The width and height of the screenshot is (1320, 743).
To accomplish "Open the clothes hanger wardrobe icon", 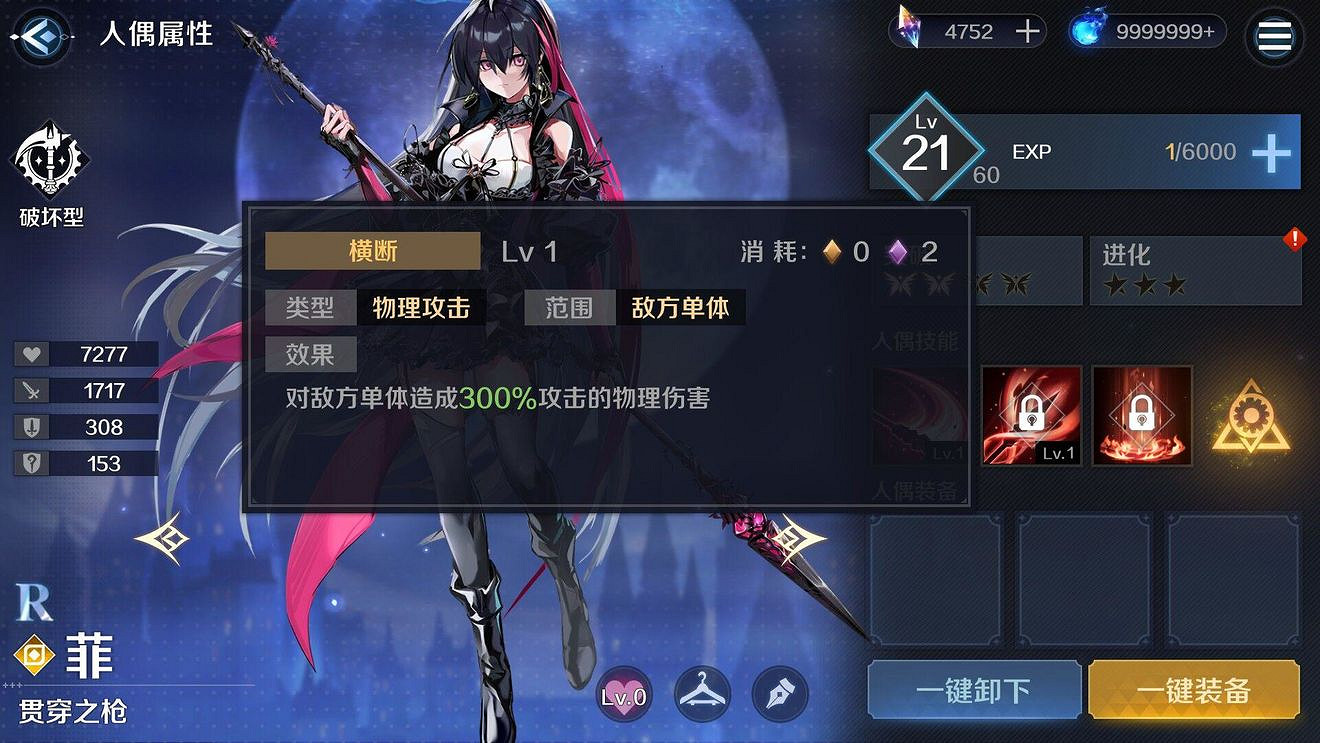I will pos(701,692).
